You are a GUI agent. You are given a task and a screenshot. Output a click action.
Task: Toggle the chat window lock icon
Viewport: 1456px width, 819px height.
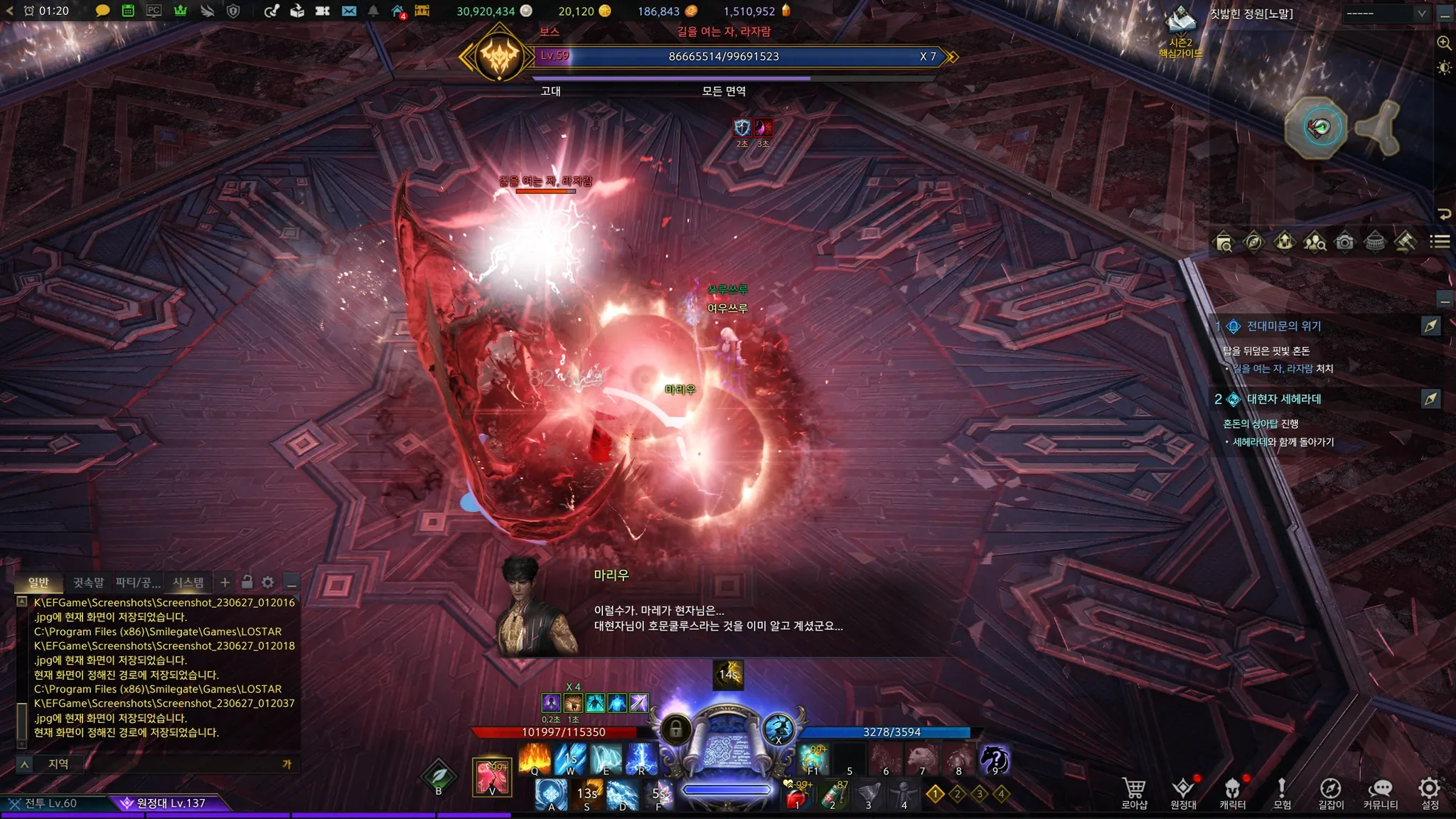point(247,582)
